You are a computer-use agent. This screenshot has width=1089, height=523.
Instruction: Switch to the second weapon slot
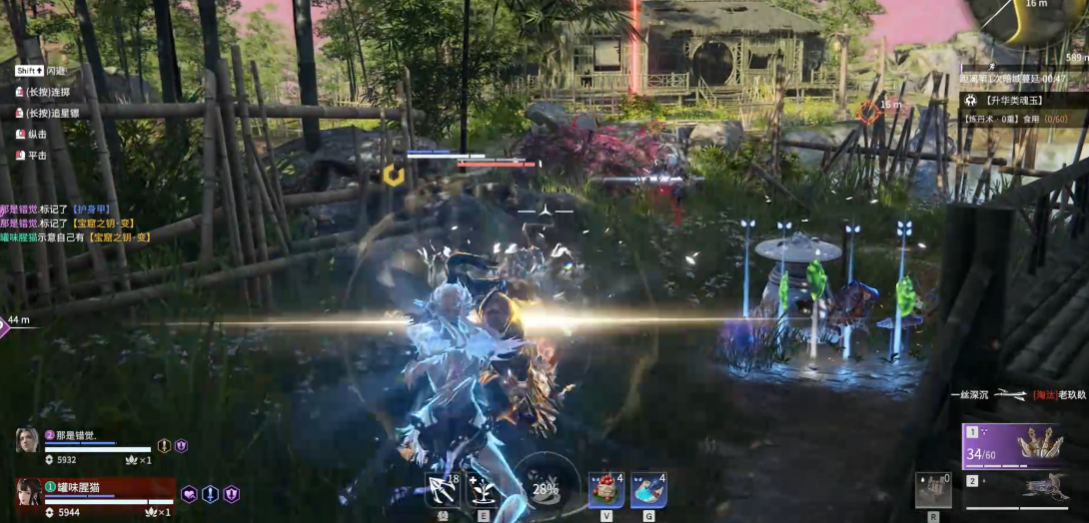[x=1022, y=489]
